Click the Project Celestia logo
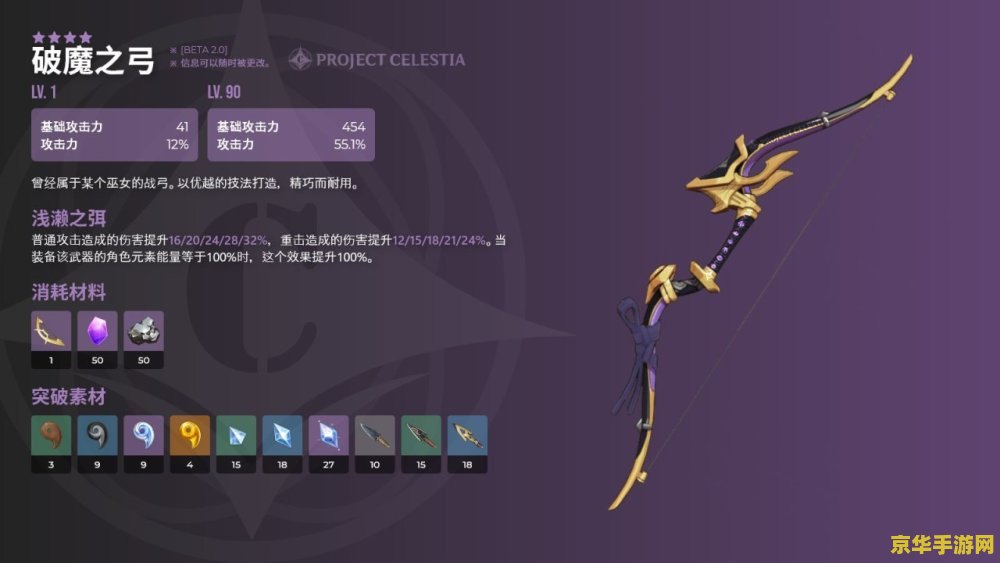Image resolution: width=1000 pixels, height=563 pixels. point(377,60)
